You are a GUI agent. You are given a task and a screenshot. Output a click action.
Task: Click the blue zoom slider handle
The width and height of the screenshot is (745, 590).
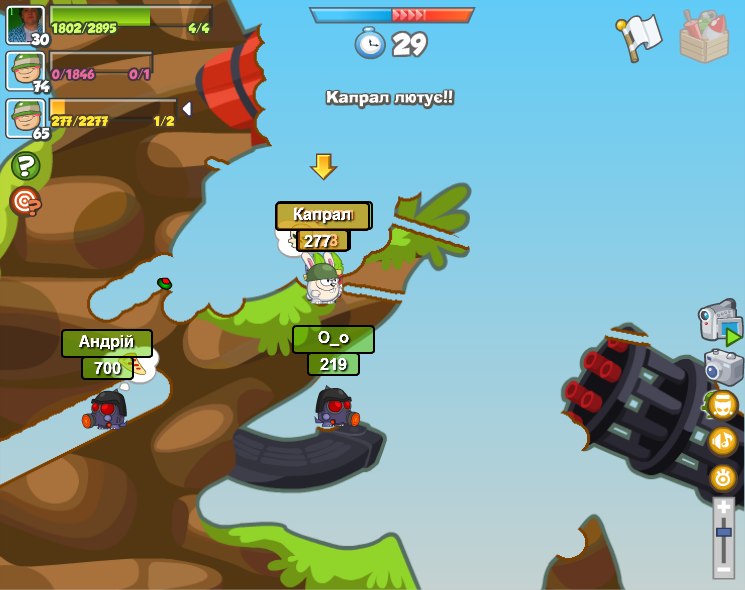click(x=724, y=533)
